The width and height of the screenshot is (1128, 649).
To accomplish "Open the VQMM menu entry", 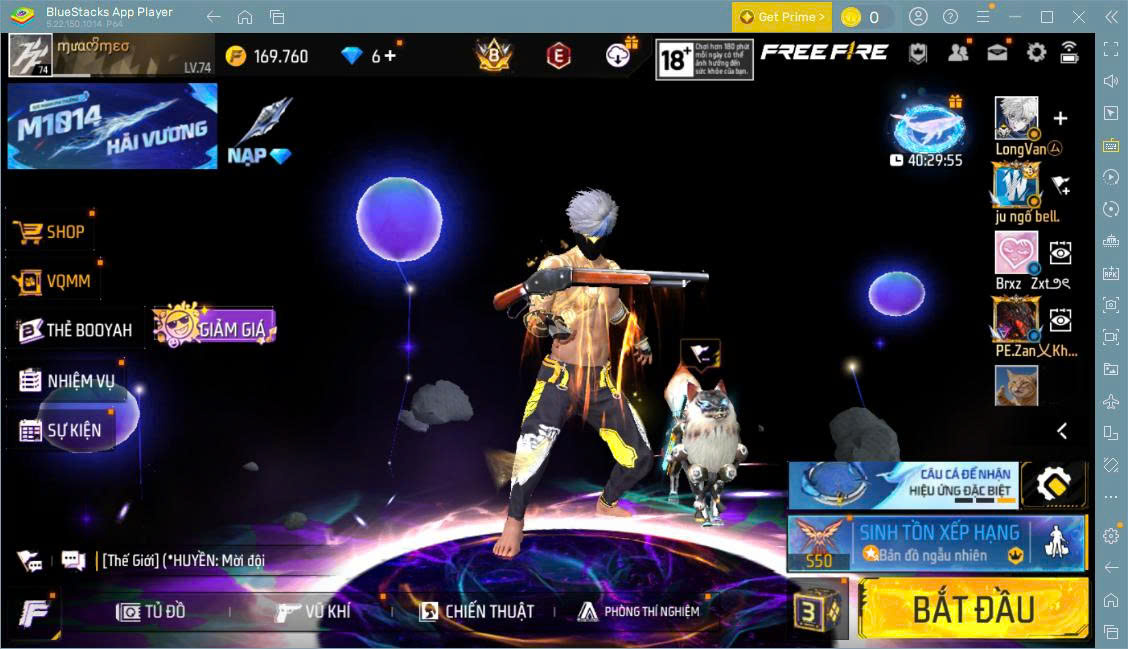I will pos(54,281).
